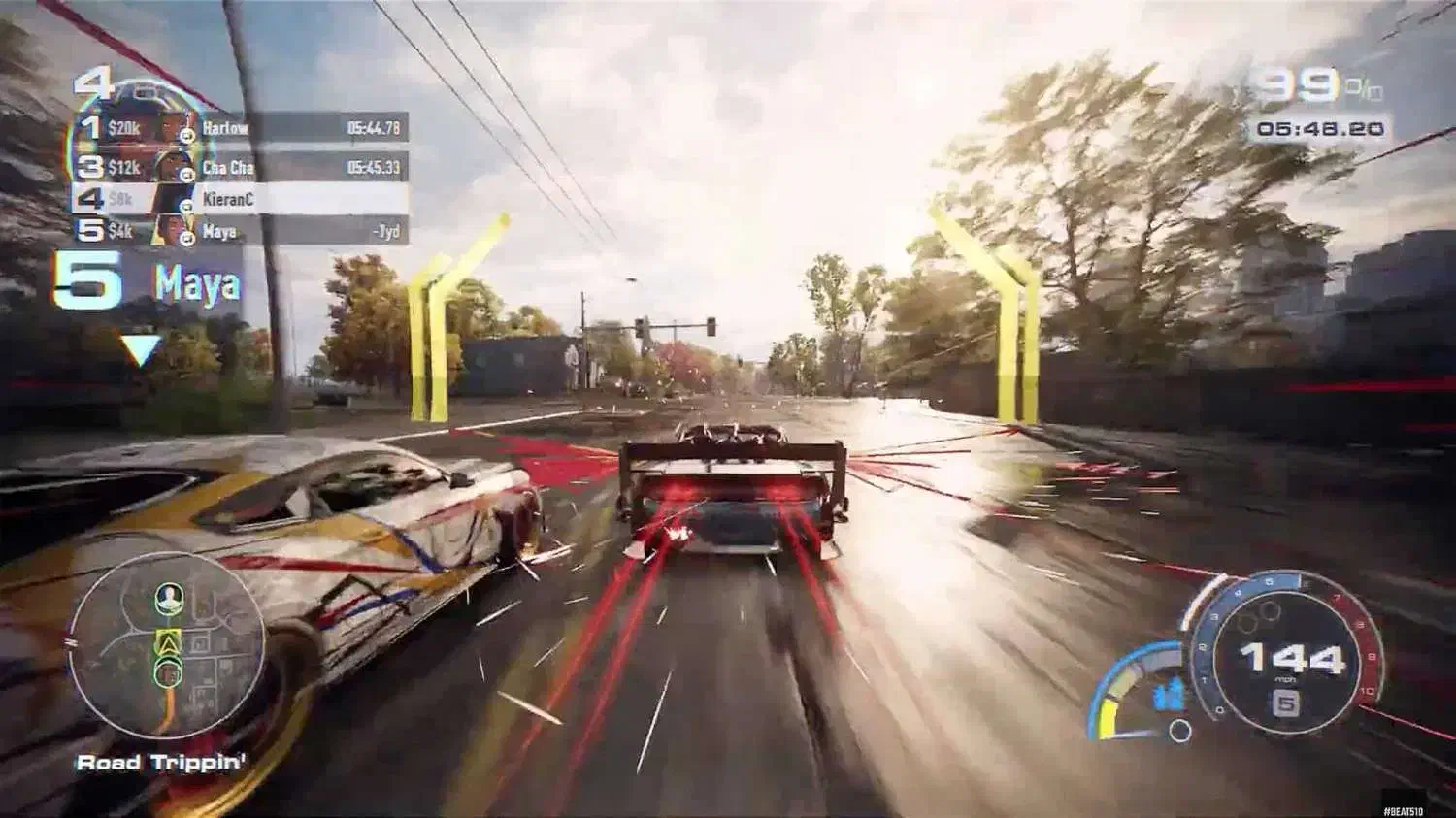Screen dimensions: 1456x818
Task: Select Harlow's avatar portrait in the leaderboard
Action: point(167,127)
